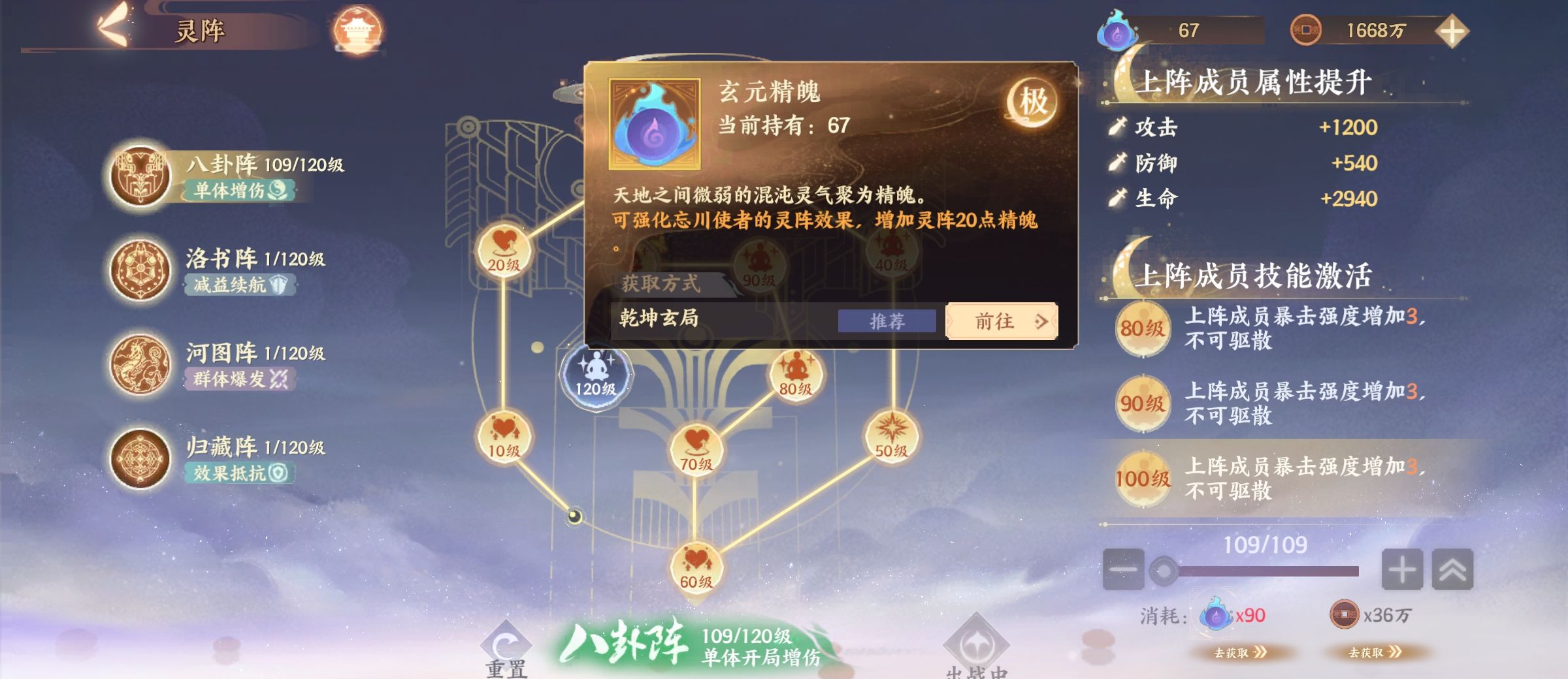Select the 八卦阵 array icon
This screenshot has height=679, width=1568.
139,175
